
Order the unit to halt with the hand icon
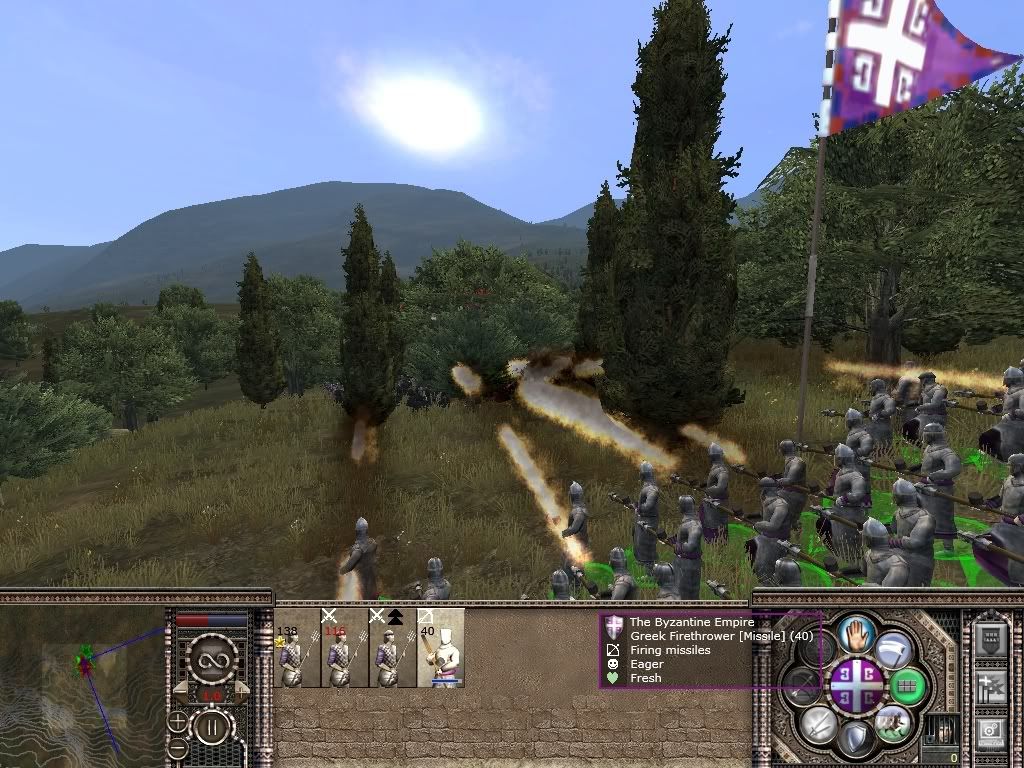(857, 633)
